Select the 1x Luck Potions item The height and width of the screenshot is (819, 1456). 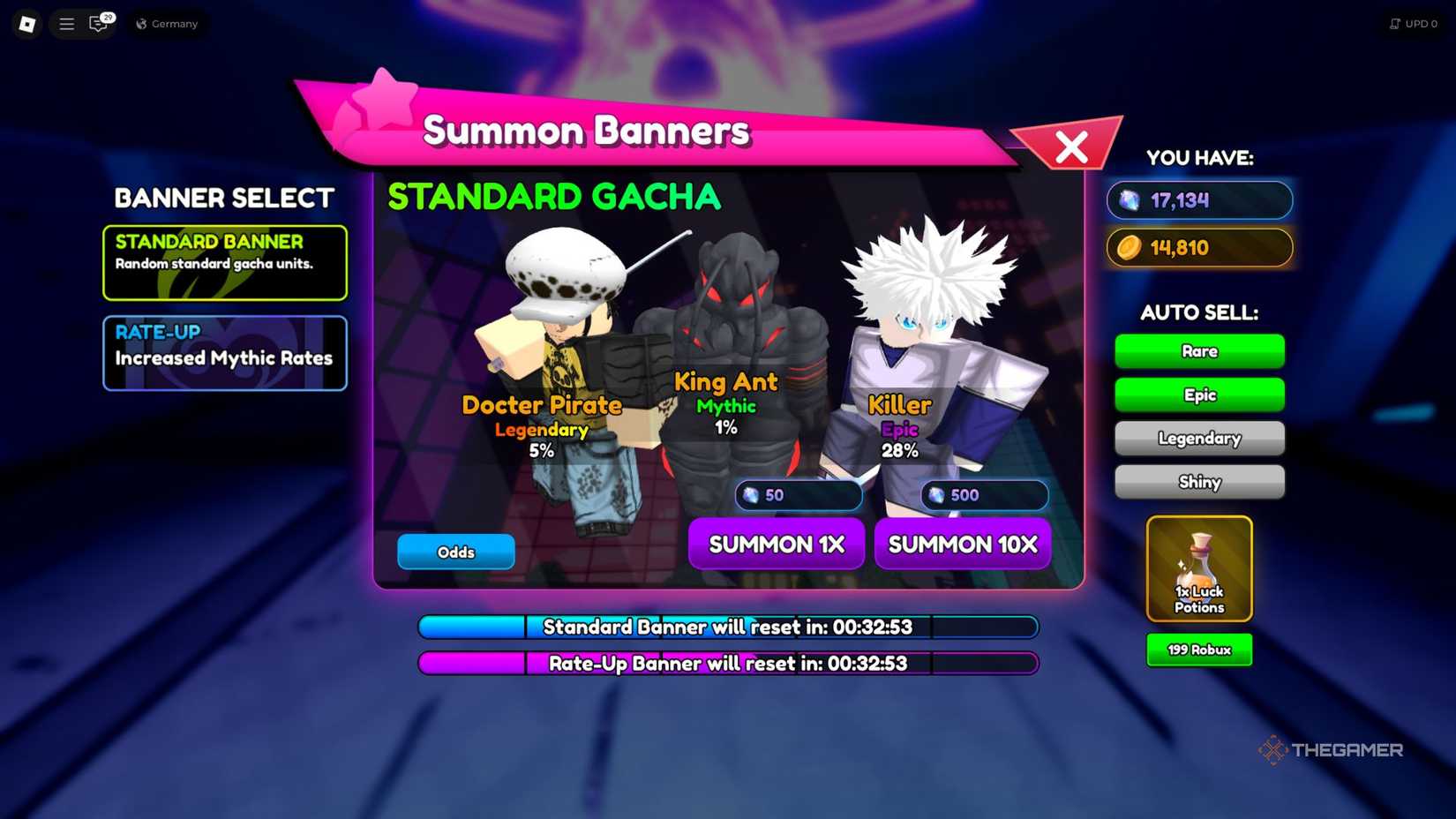pyautogui.click(x=1199, y=569)
